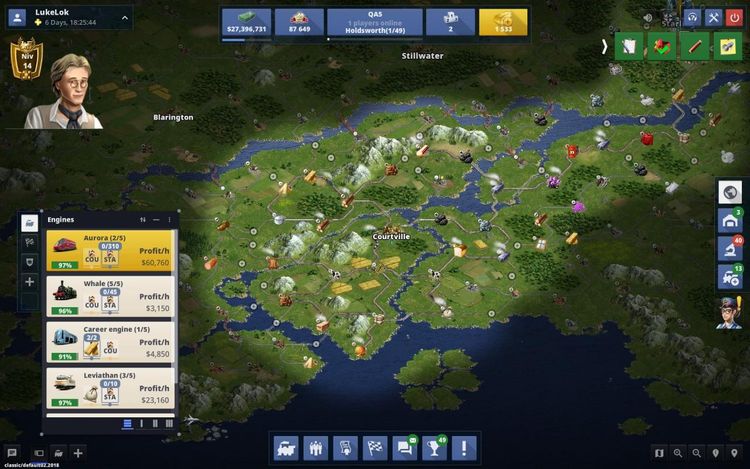Click the red power button
Screen dimensions: 750x469
pyautogui.click(x=737, y=17)
